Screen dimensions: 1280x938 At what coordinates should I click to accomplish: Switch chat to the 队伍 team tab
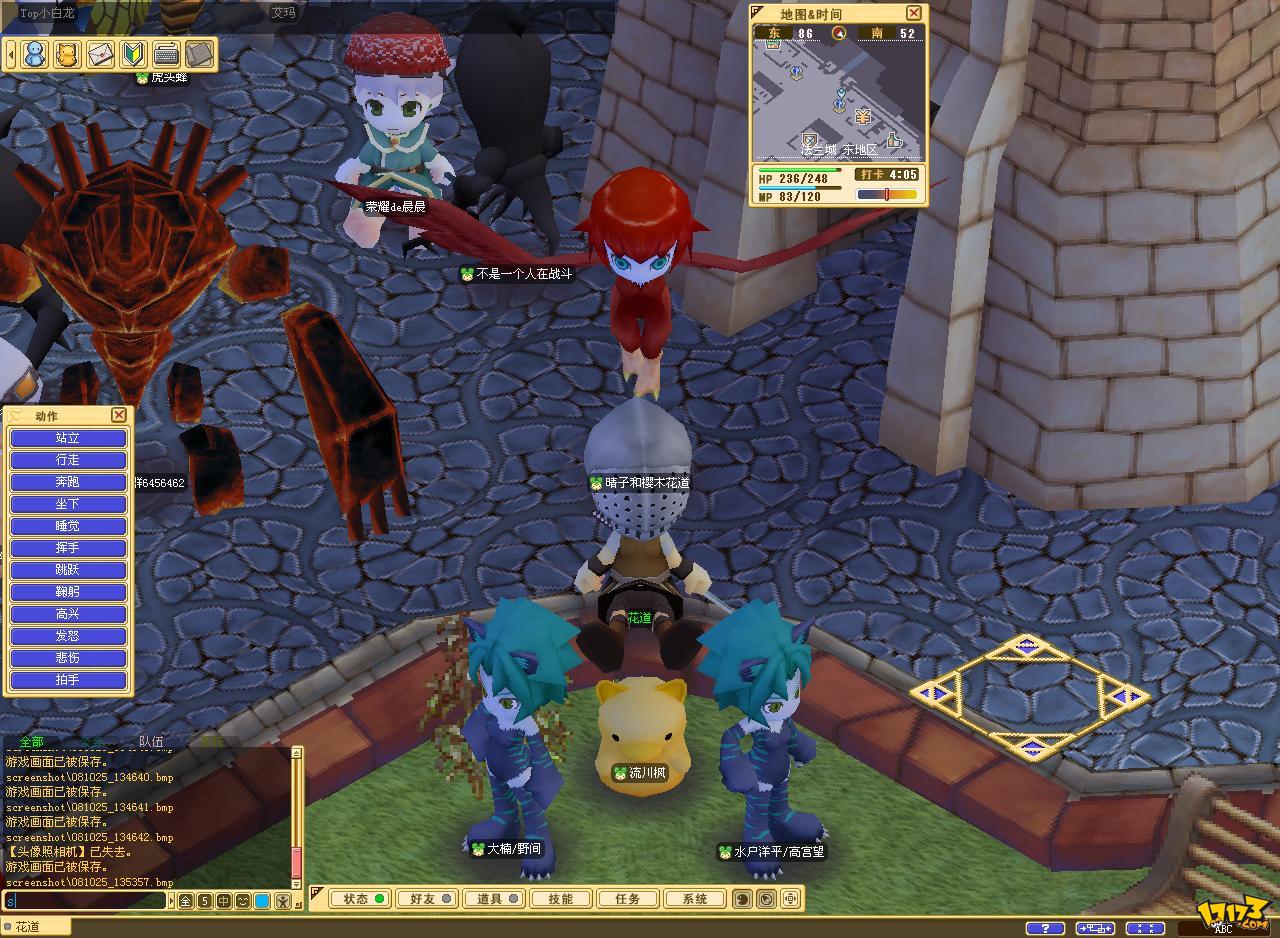tap(151, 742)
